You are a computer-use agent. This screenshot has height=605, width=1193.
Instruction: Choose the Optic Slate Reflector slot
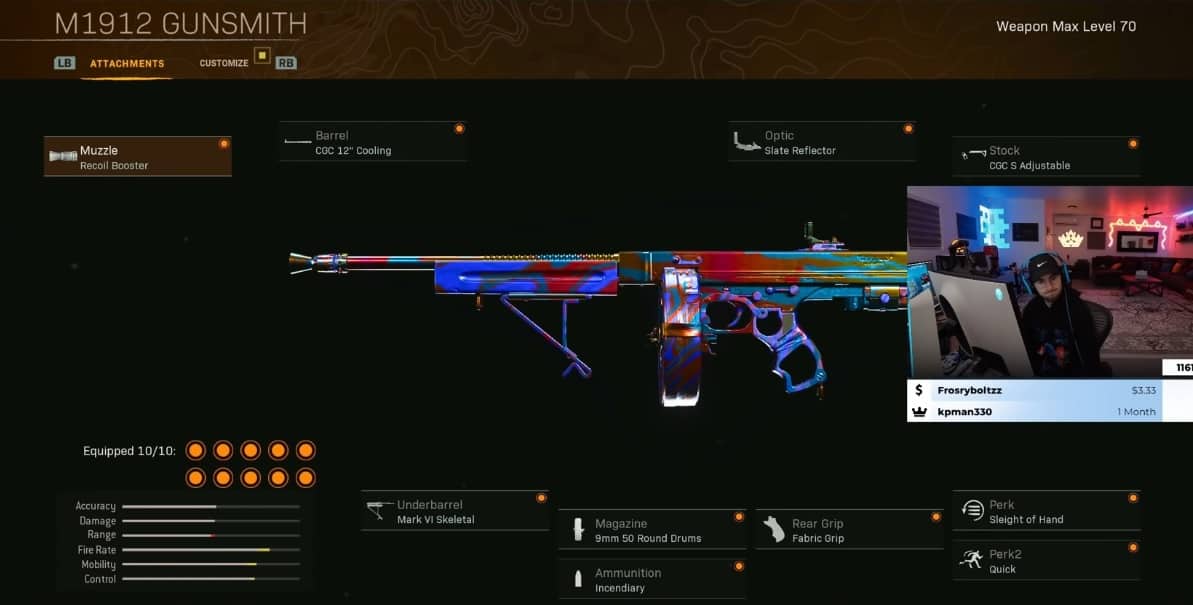tap(821, 142)
